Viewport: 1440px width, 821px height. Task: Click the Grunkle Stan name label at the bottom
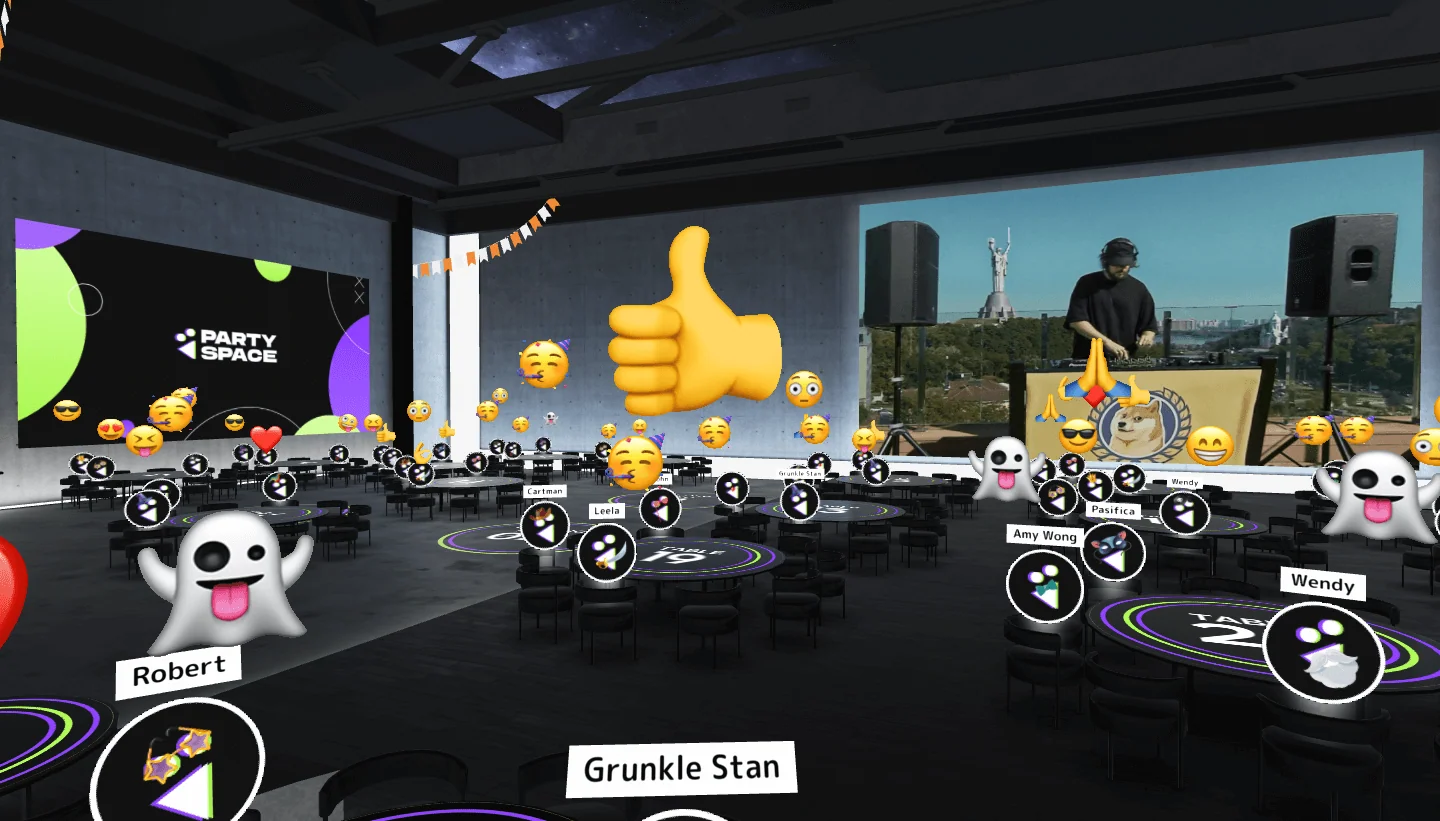[x=681, y=767]
